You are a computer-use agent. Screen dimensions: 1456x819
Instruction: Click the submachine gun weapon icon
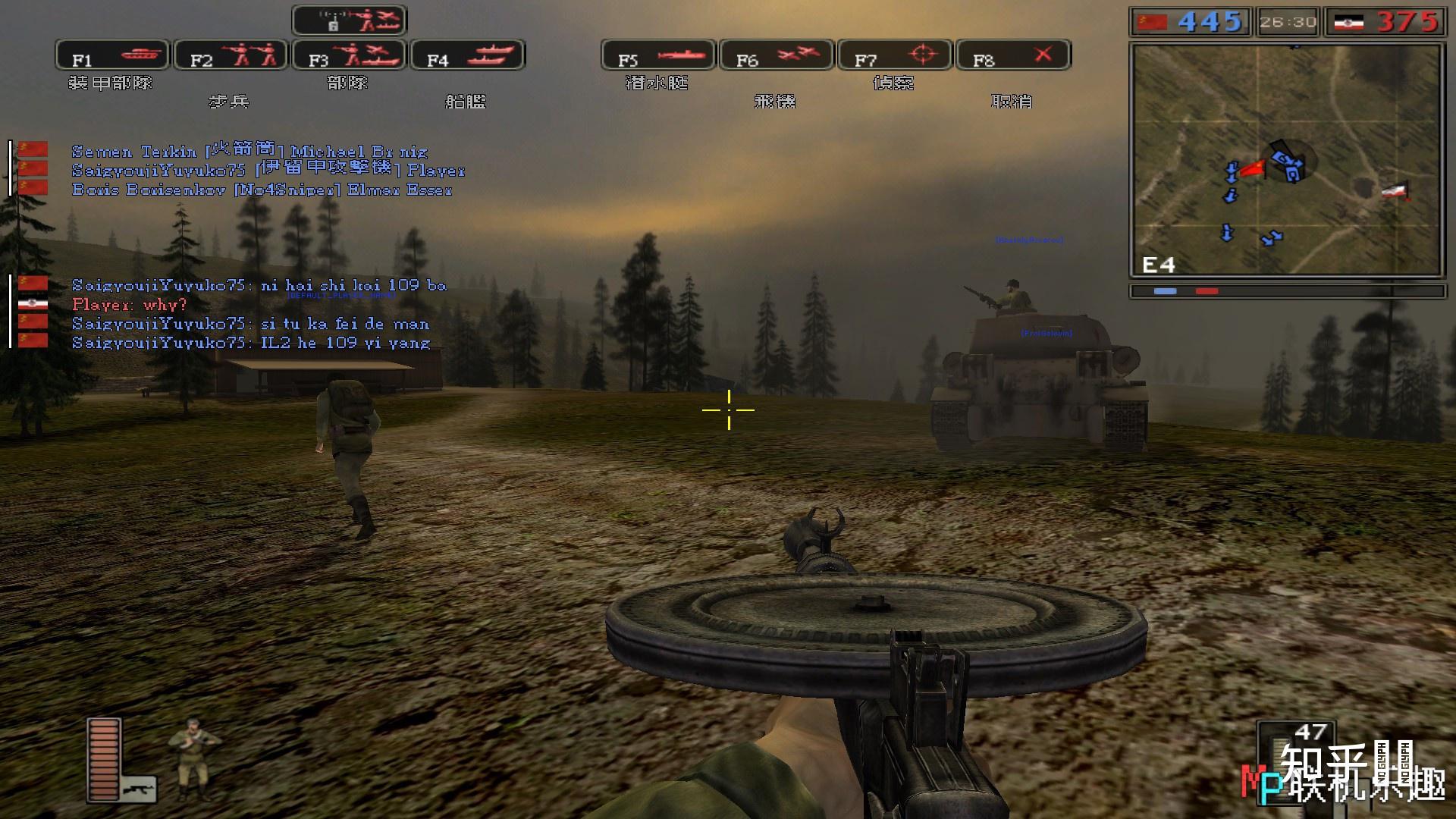pos(139,789)
